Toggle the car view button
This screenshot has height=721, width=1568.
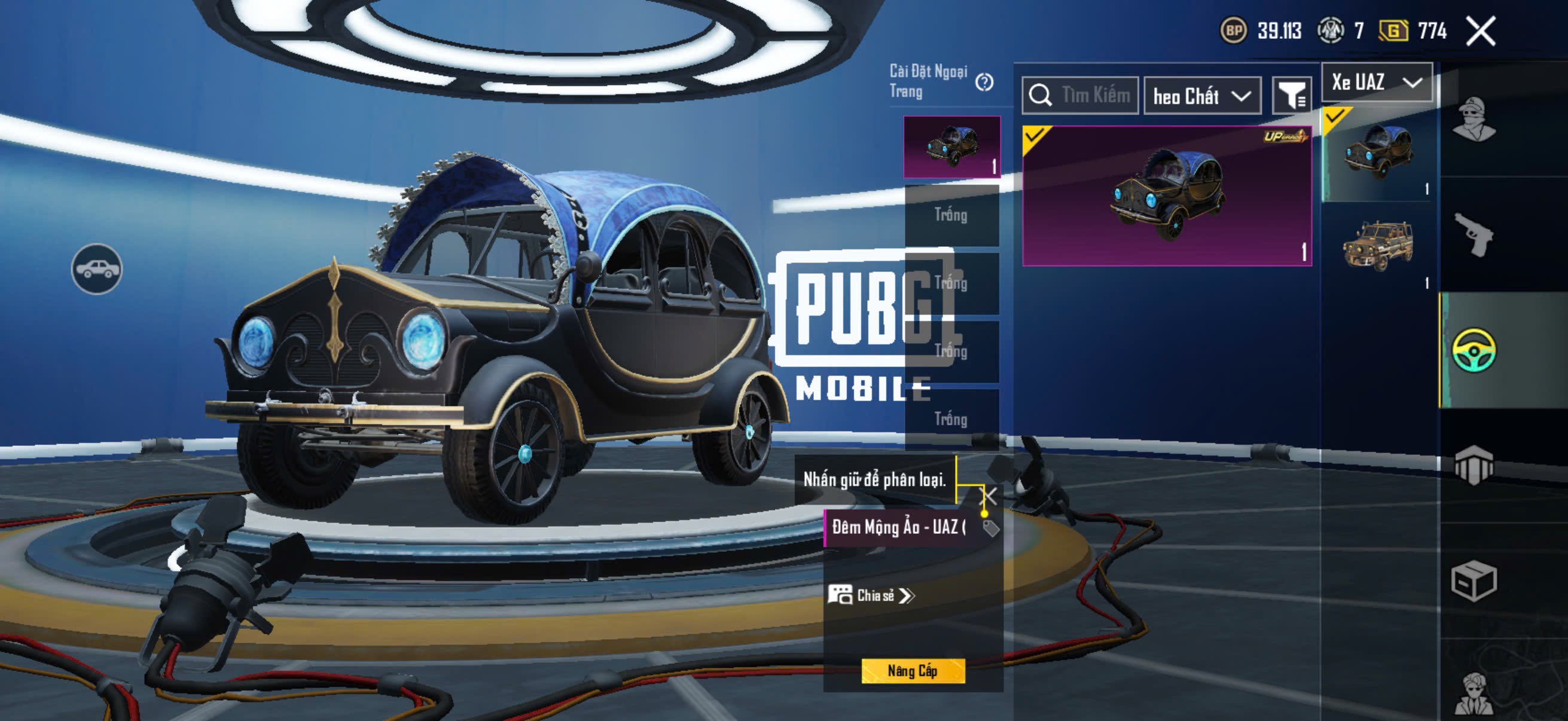[97, 269]
